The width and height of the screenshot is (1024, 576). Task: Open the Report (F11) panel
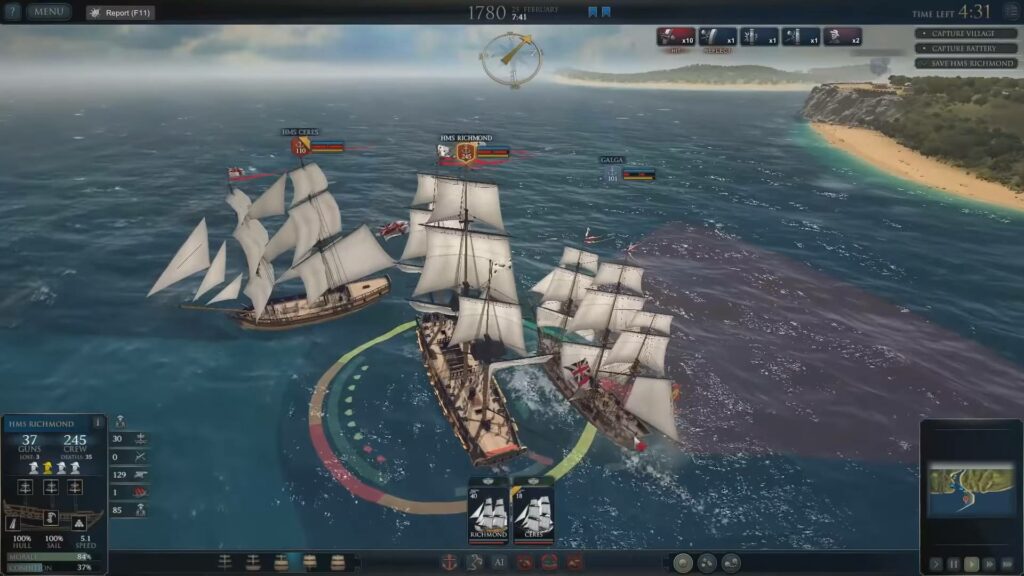[x=119, y=12]
